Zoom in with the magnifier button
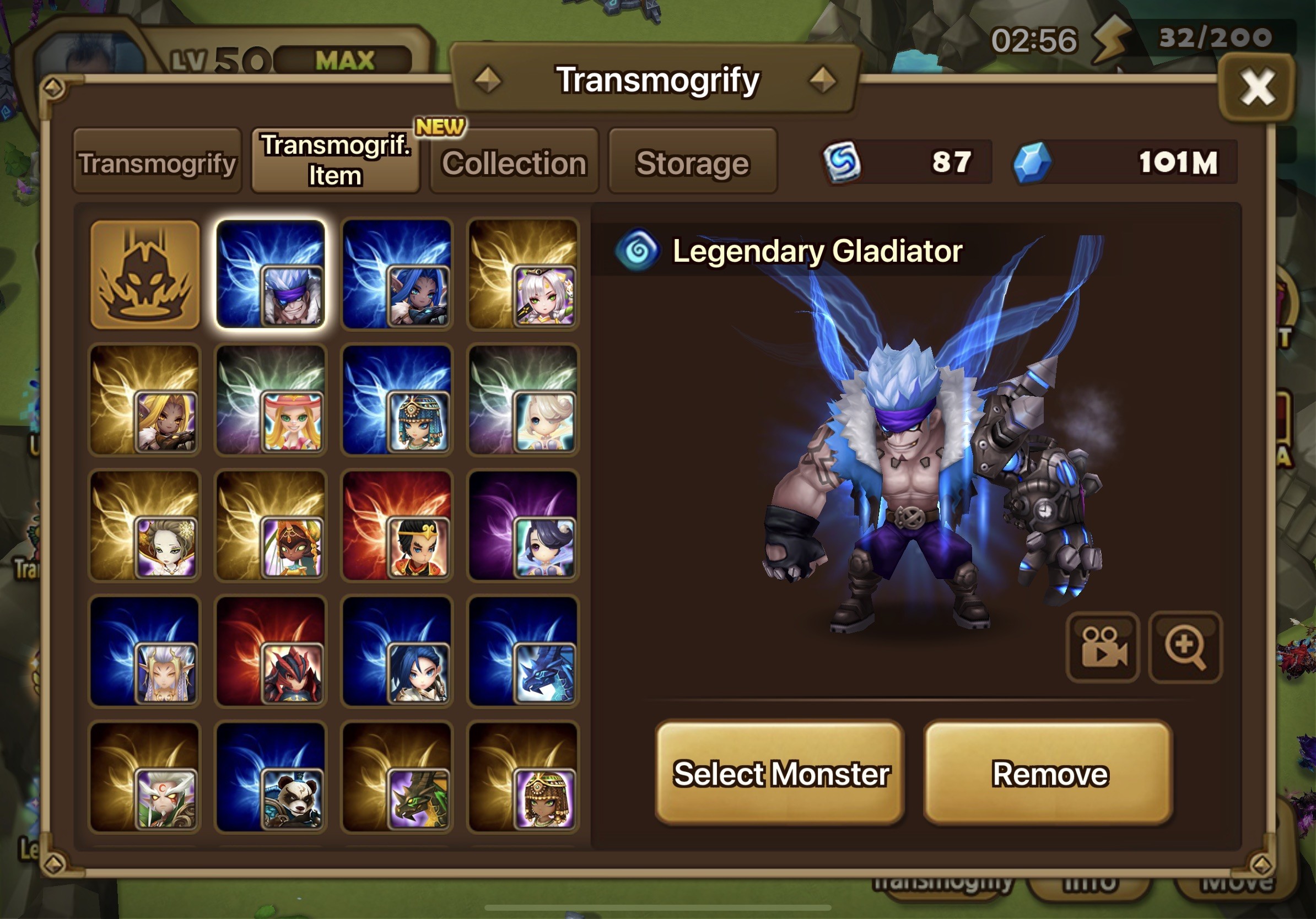 [x=1185, y=647]
